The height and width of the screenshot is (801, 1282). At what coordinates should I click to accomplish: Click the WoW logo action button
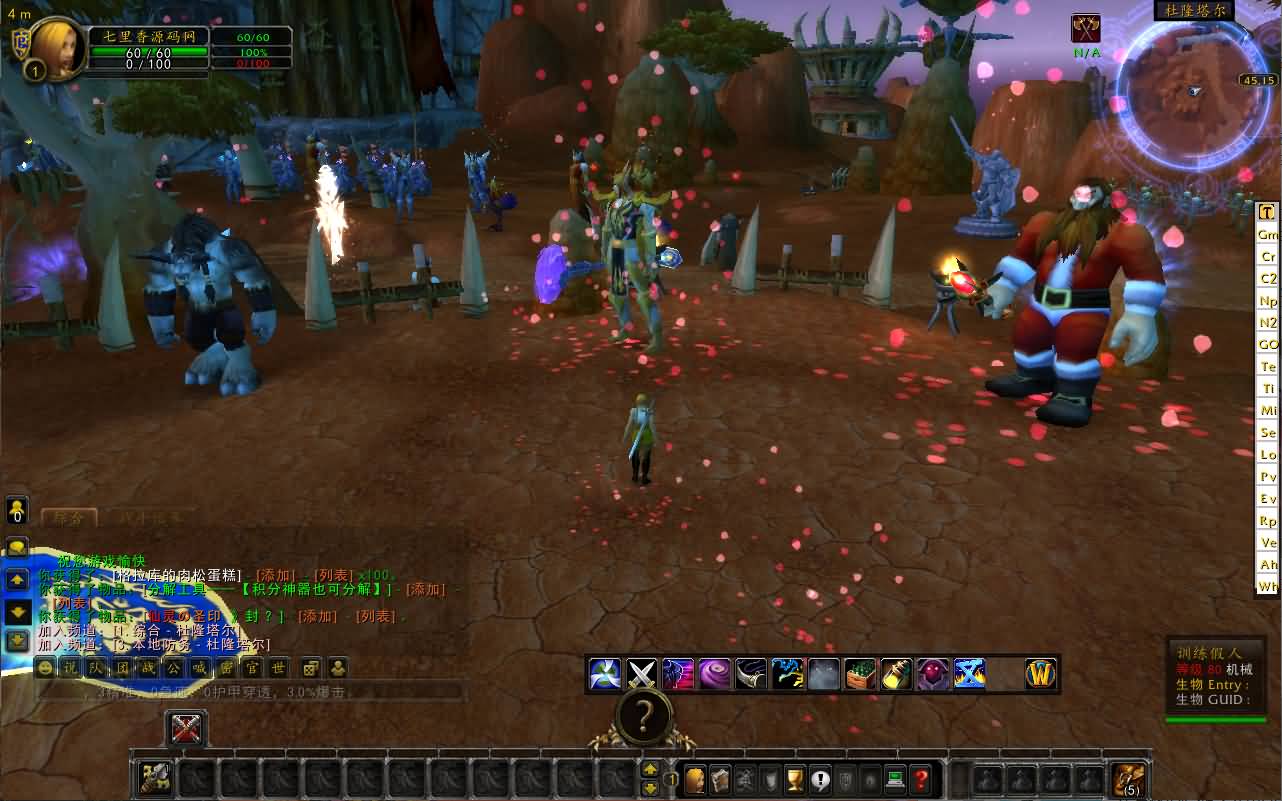tap(1041, 674)
